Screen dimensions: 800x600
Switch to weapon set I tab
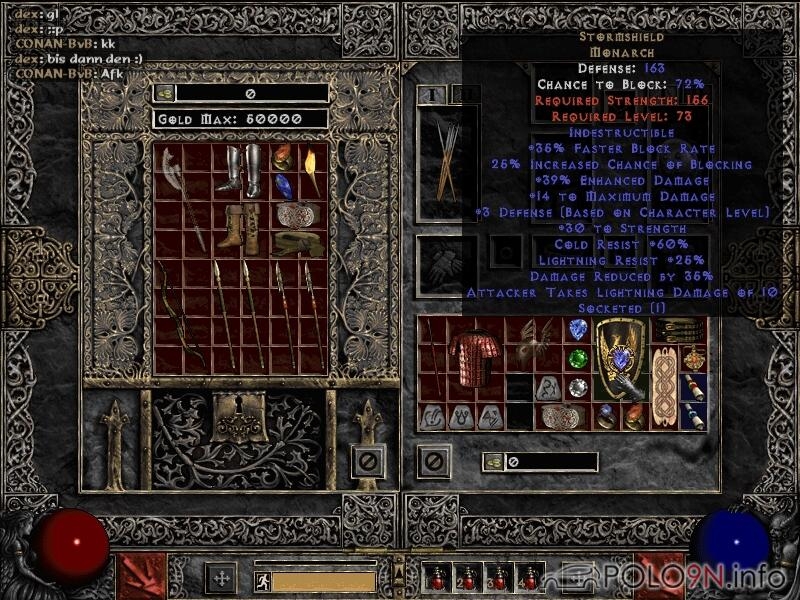[431, 95]
